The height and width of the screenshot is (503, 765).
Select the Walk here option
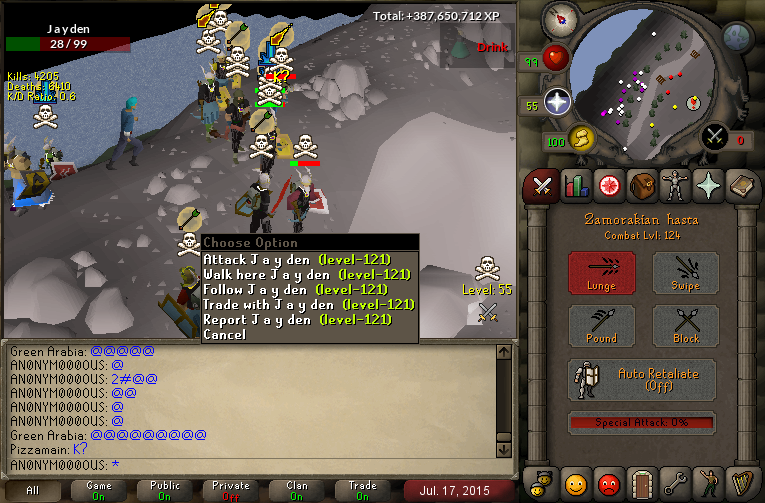[306, 274]
